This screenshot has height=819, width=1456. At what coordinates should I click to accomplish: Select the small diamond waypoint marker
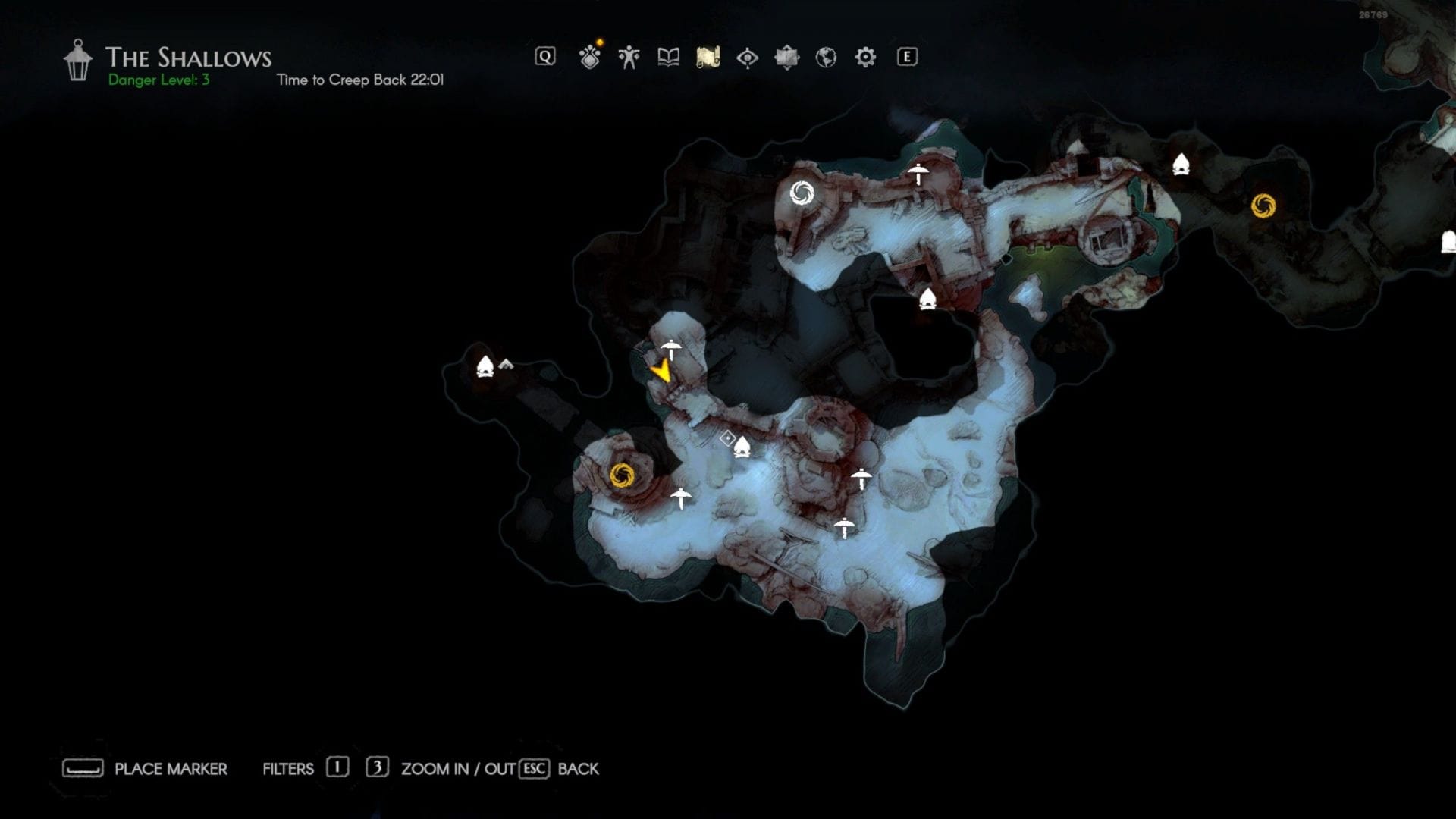tap(727, 438)
